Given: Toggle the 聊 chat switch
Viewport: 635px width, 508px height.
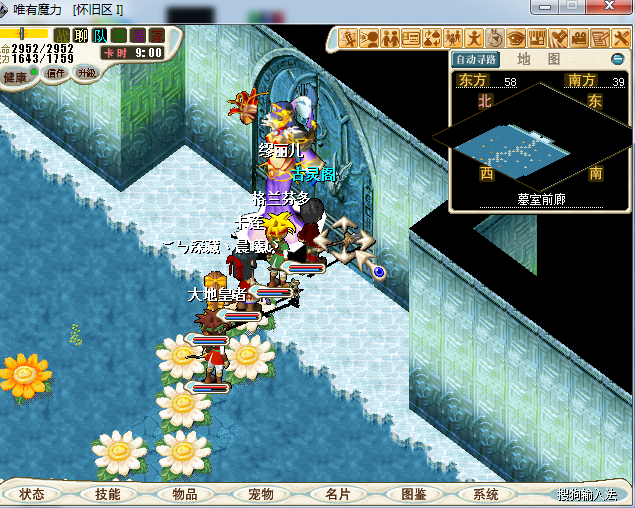Looking at the screenshot, I should 82,36.
